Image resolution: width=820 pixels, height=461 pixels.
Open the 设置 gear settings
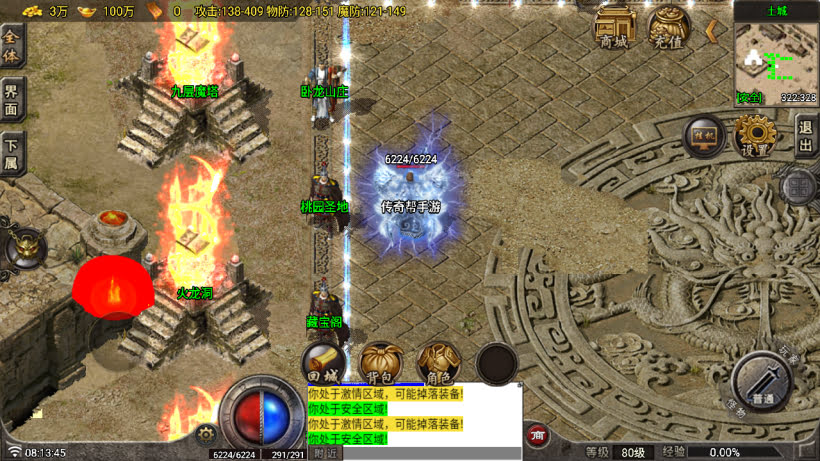(755, 136)
